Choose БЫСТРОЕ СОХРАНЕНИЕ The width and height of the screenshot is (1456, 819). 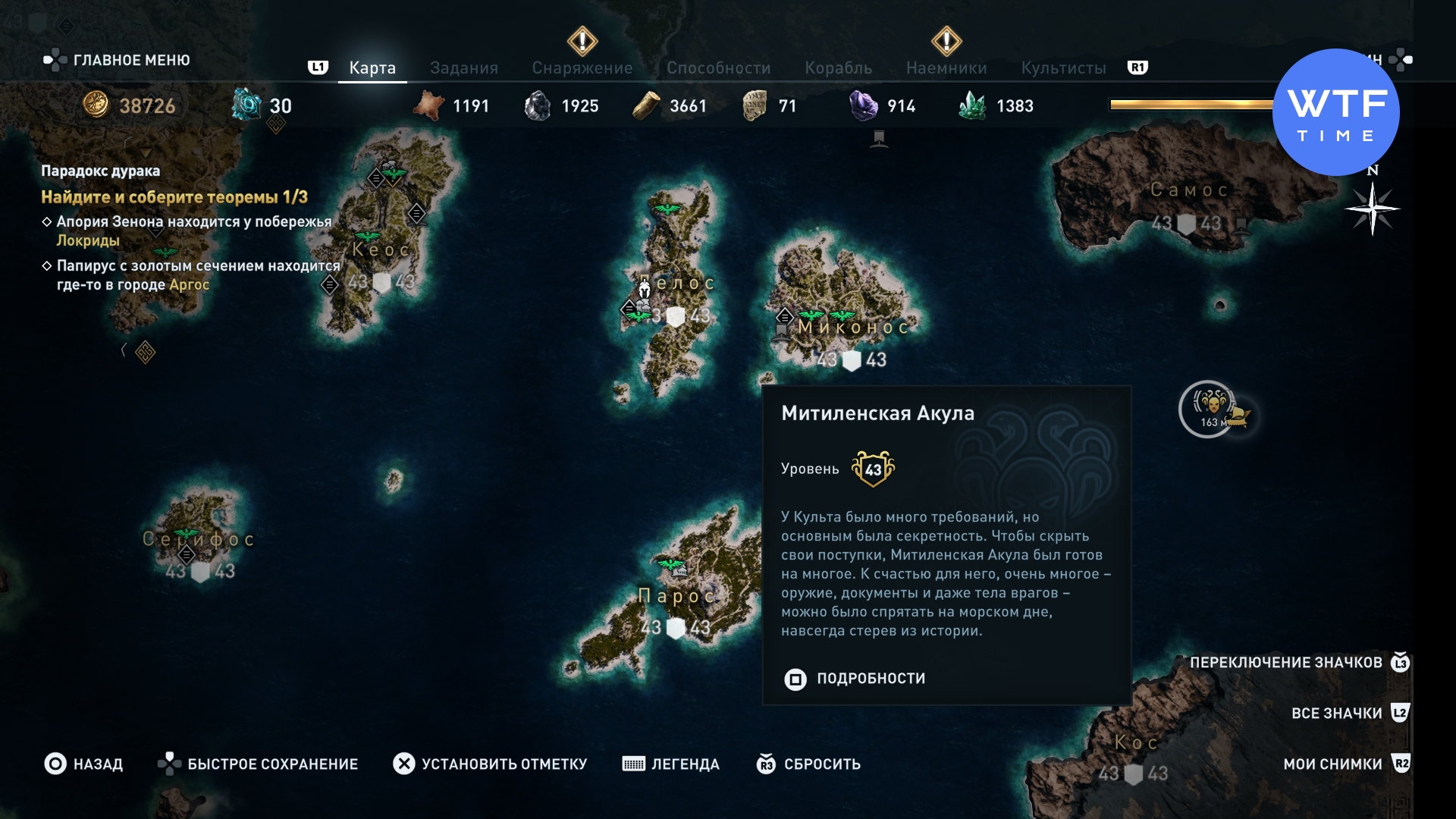click(258, 764)
